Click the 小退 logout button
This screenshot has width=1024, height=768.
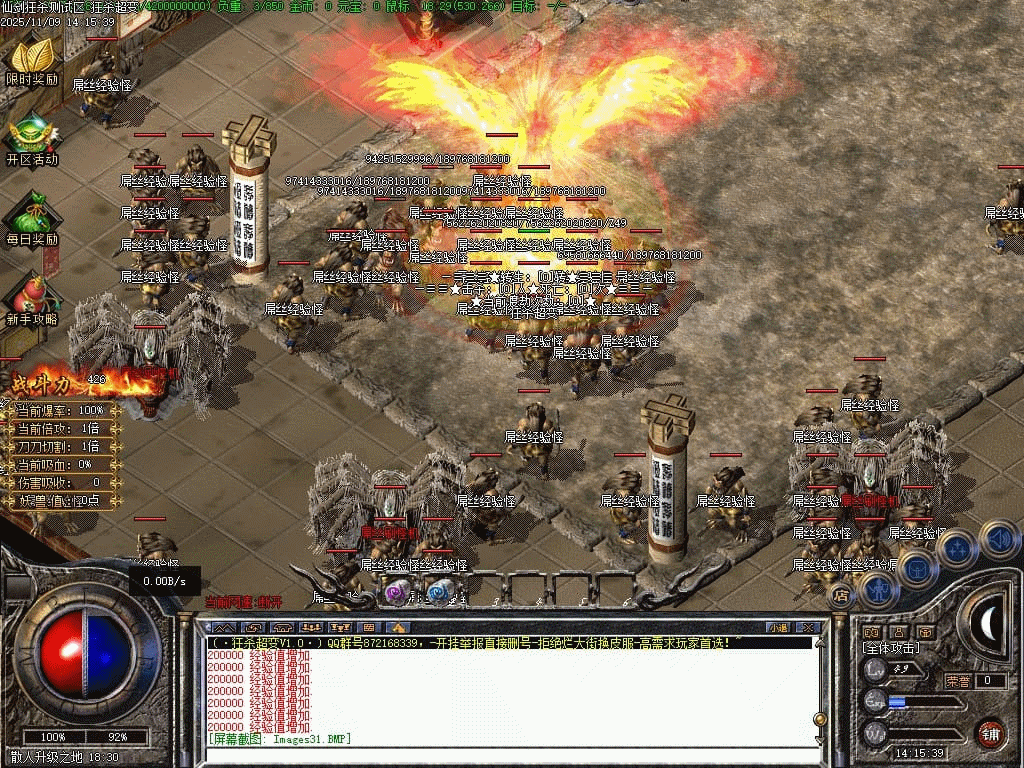click(x=777, y=627)
